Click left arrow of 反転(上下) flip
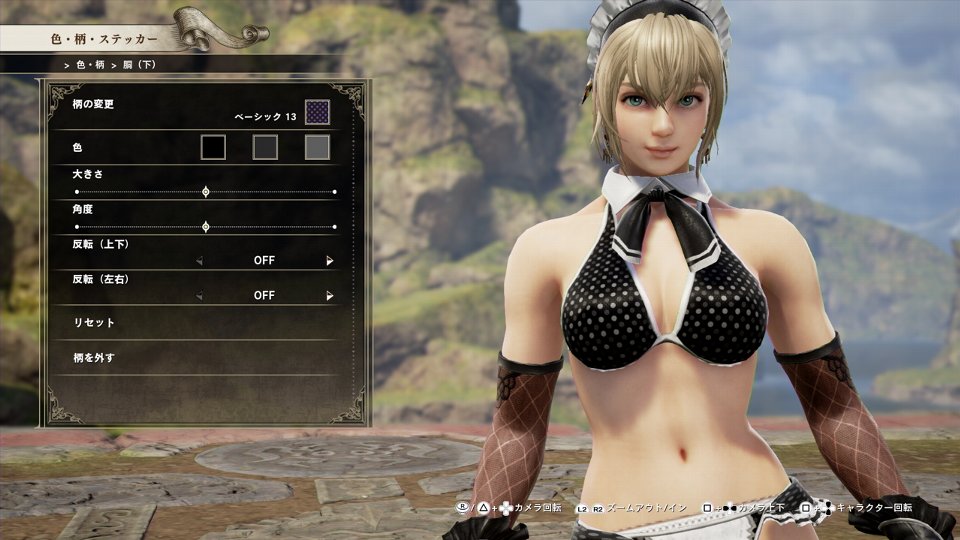The width and height of the screenshot is (960, 540). 198,261
